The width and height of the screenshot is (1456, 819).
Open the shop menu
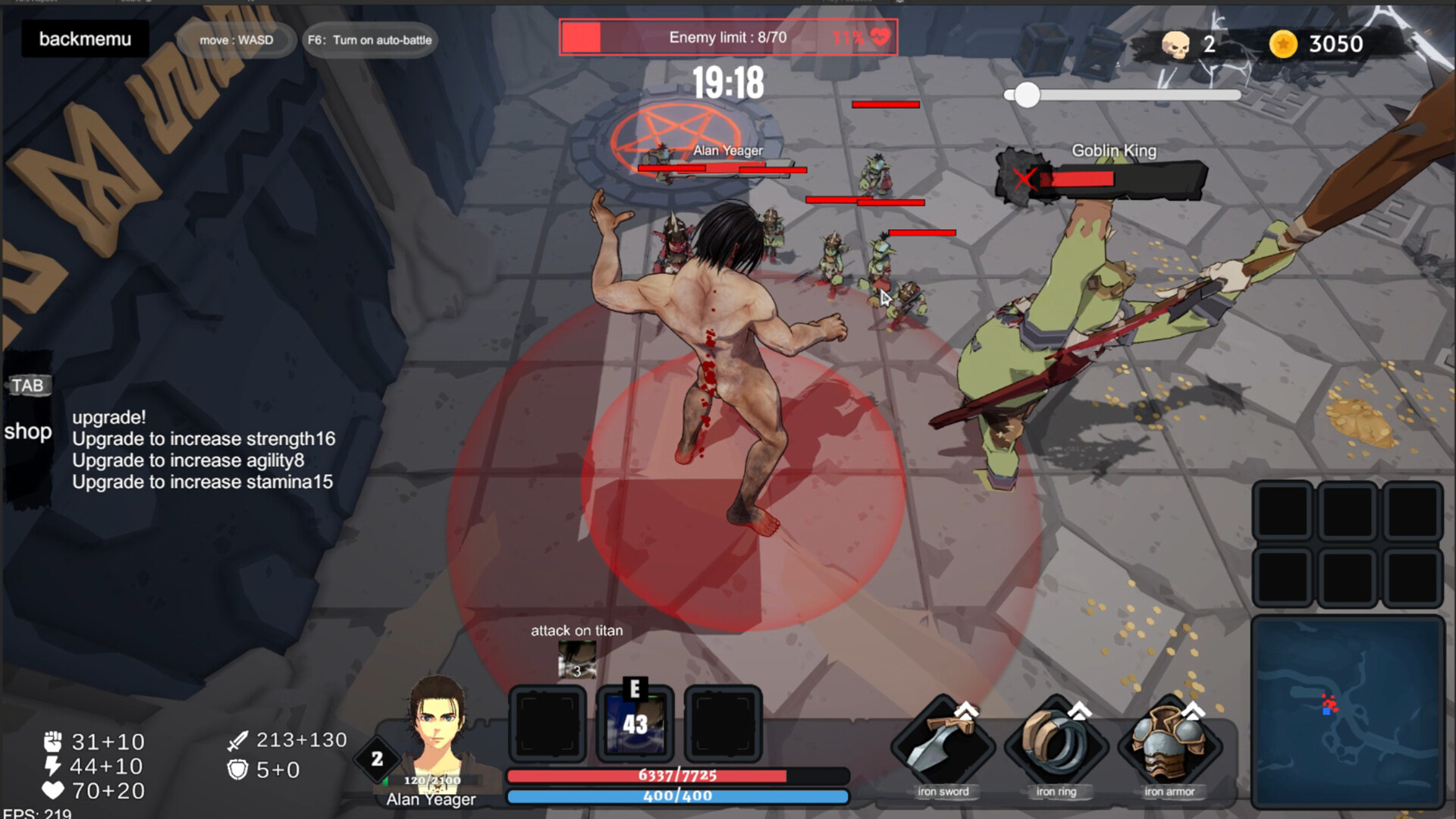pyautogui.click(x=29, y=432)
